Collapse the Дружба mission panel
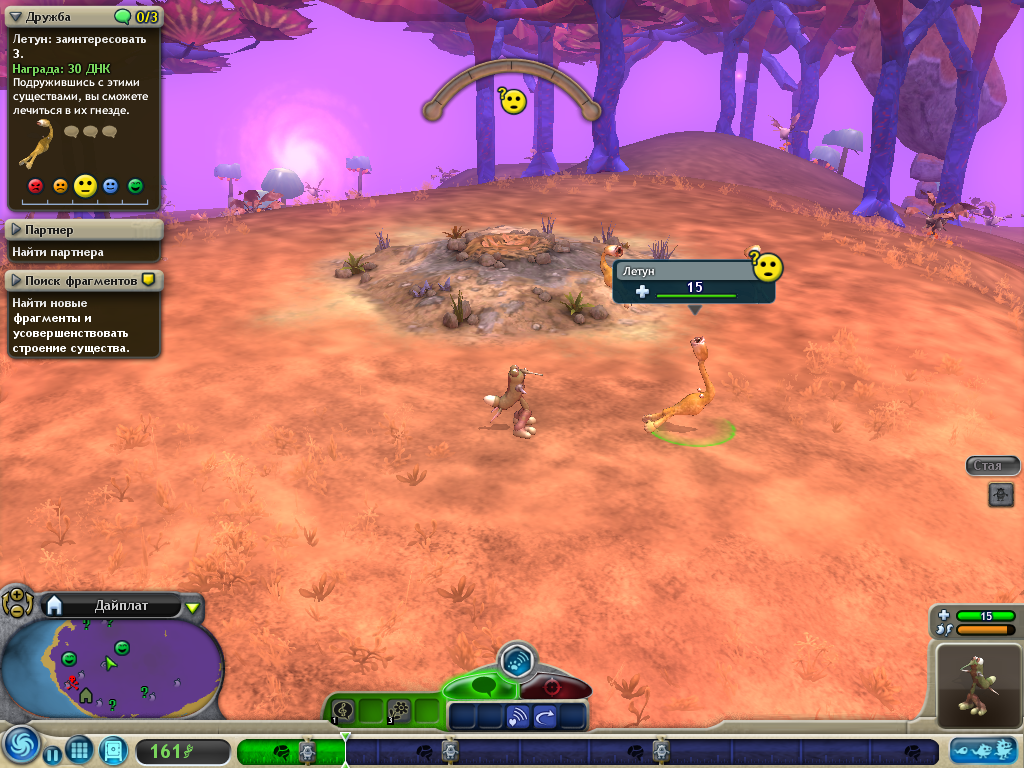Screen dimensions: 1024x768 coord(15,16)
